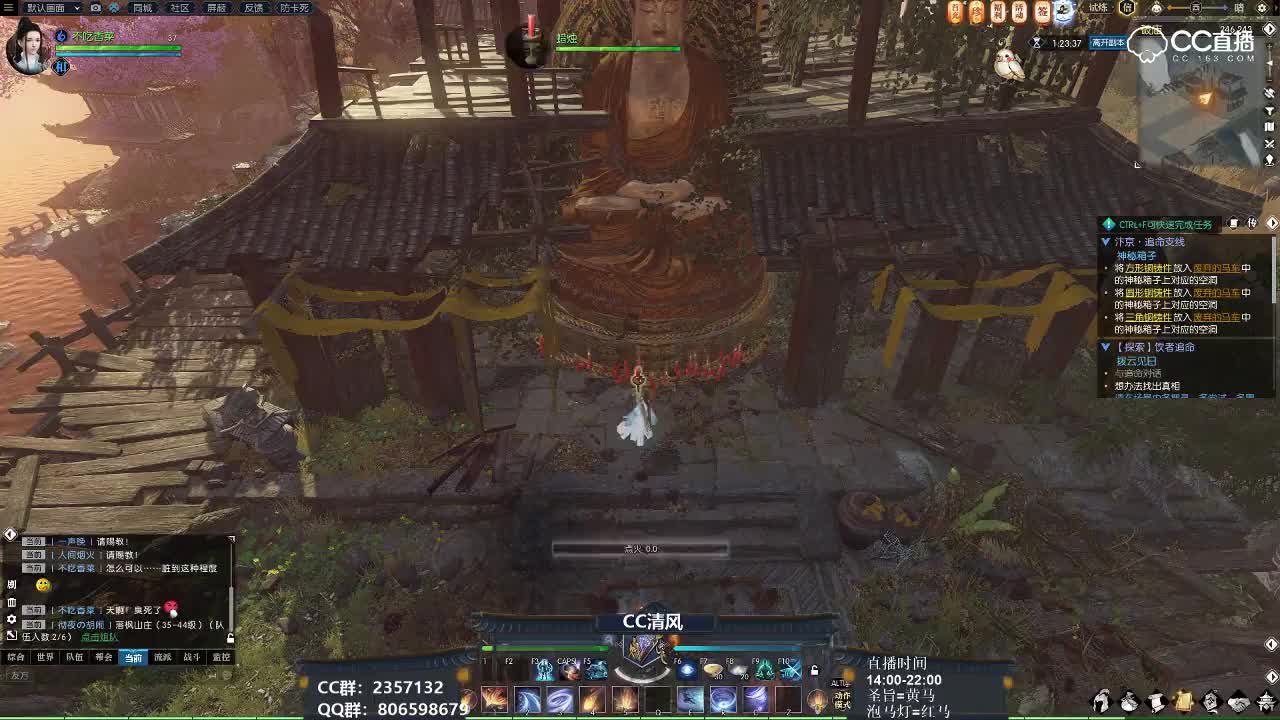Open the settings gear at top right

pos(1261,9)
